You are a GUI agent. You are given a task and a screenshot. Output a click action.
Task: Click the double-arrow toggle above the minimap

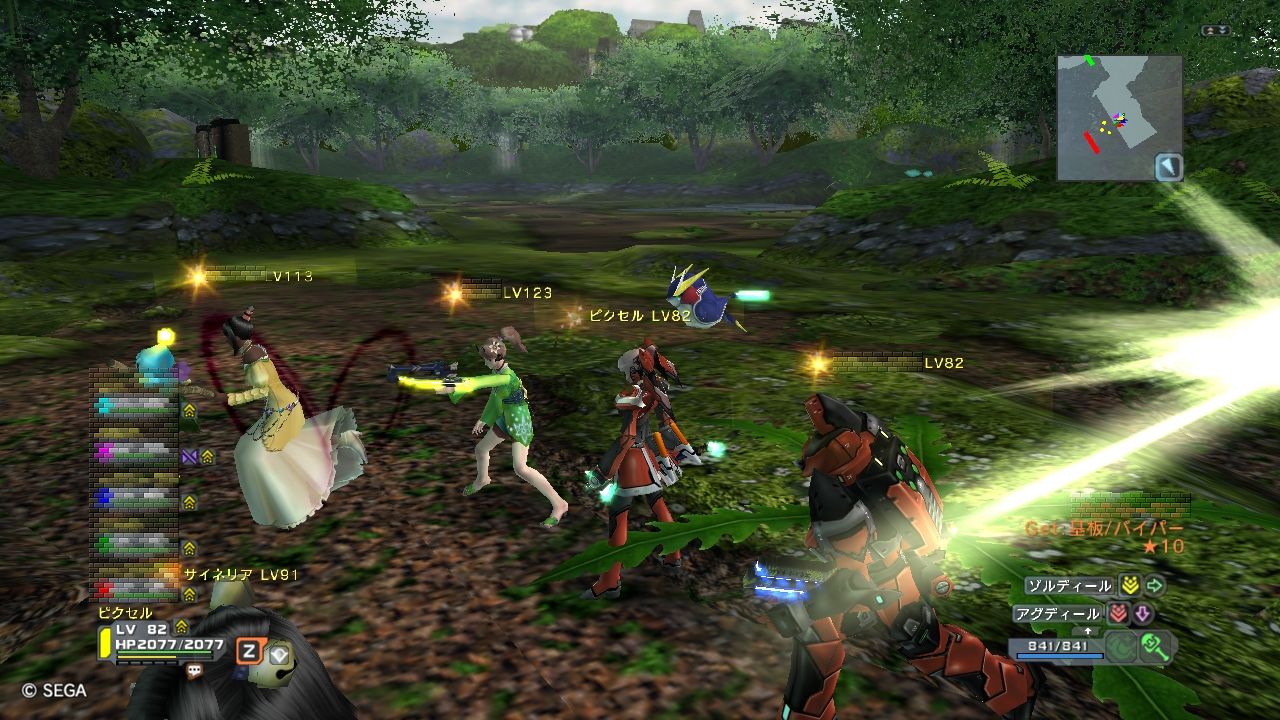(x=1216, y=31)
